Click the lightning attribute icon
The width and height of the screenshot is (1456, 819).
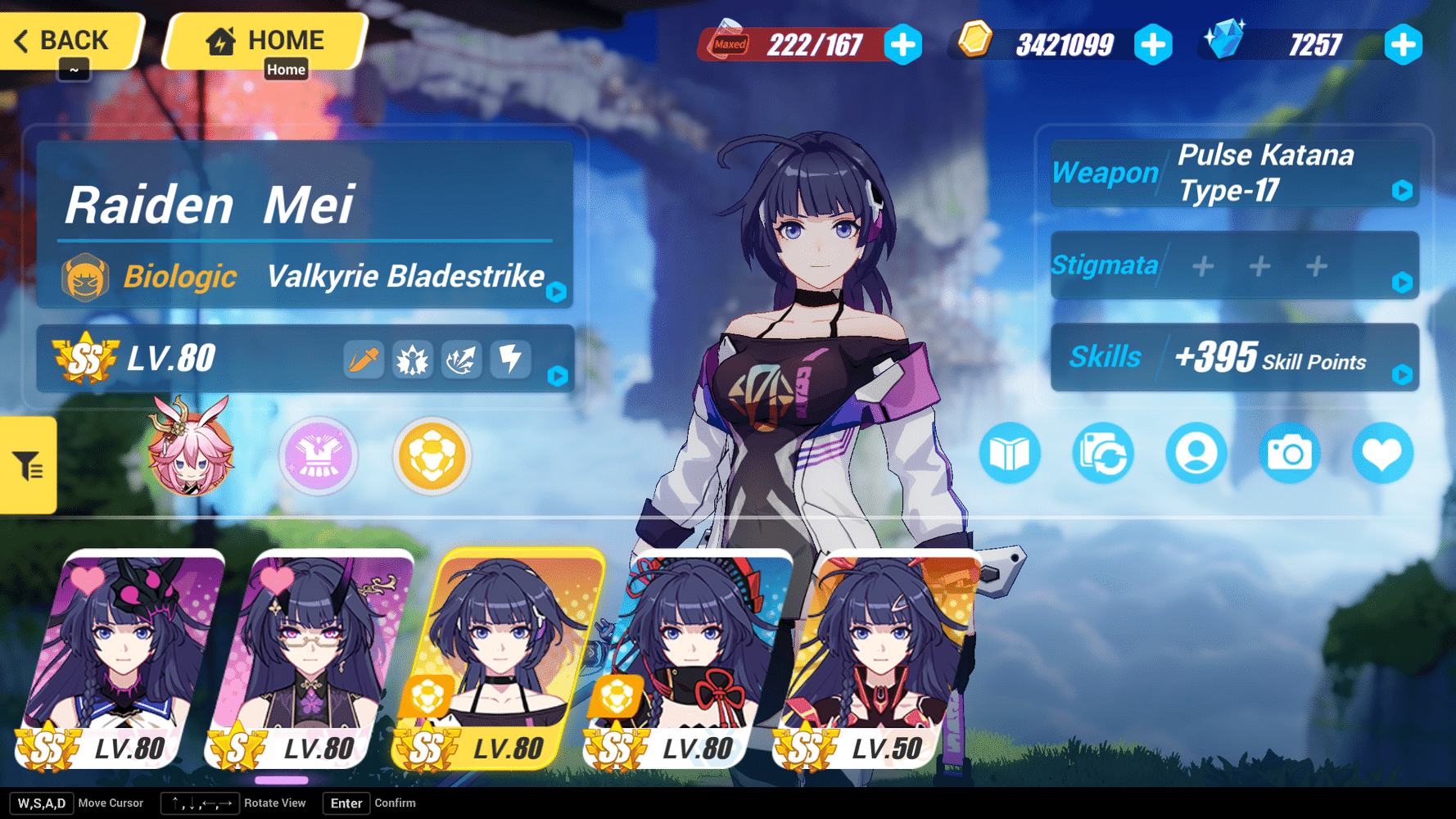click(511, 359)
